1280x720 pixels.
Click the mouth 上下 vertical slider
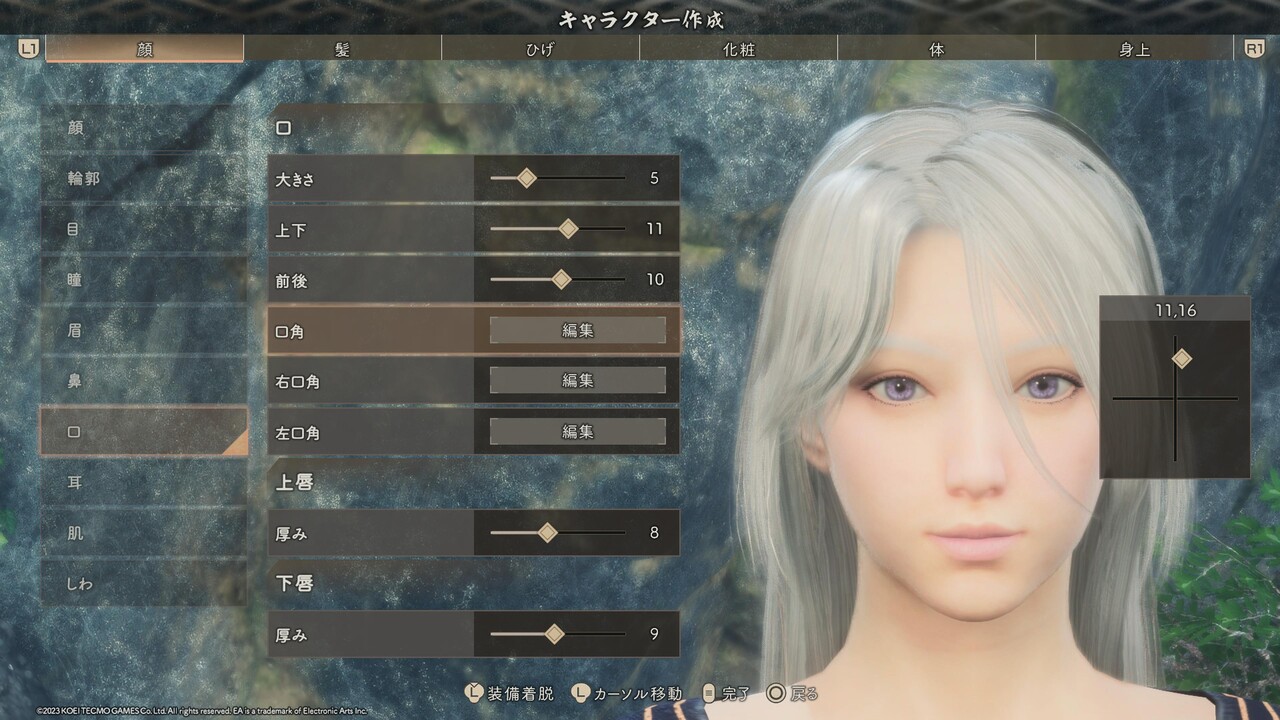[x=568, y=229]
